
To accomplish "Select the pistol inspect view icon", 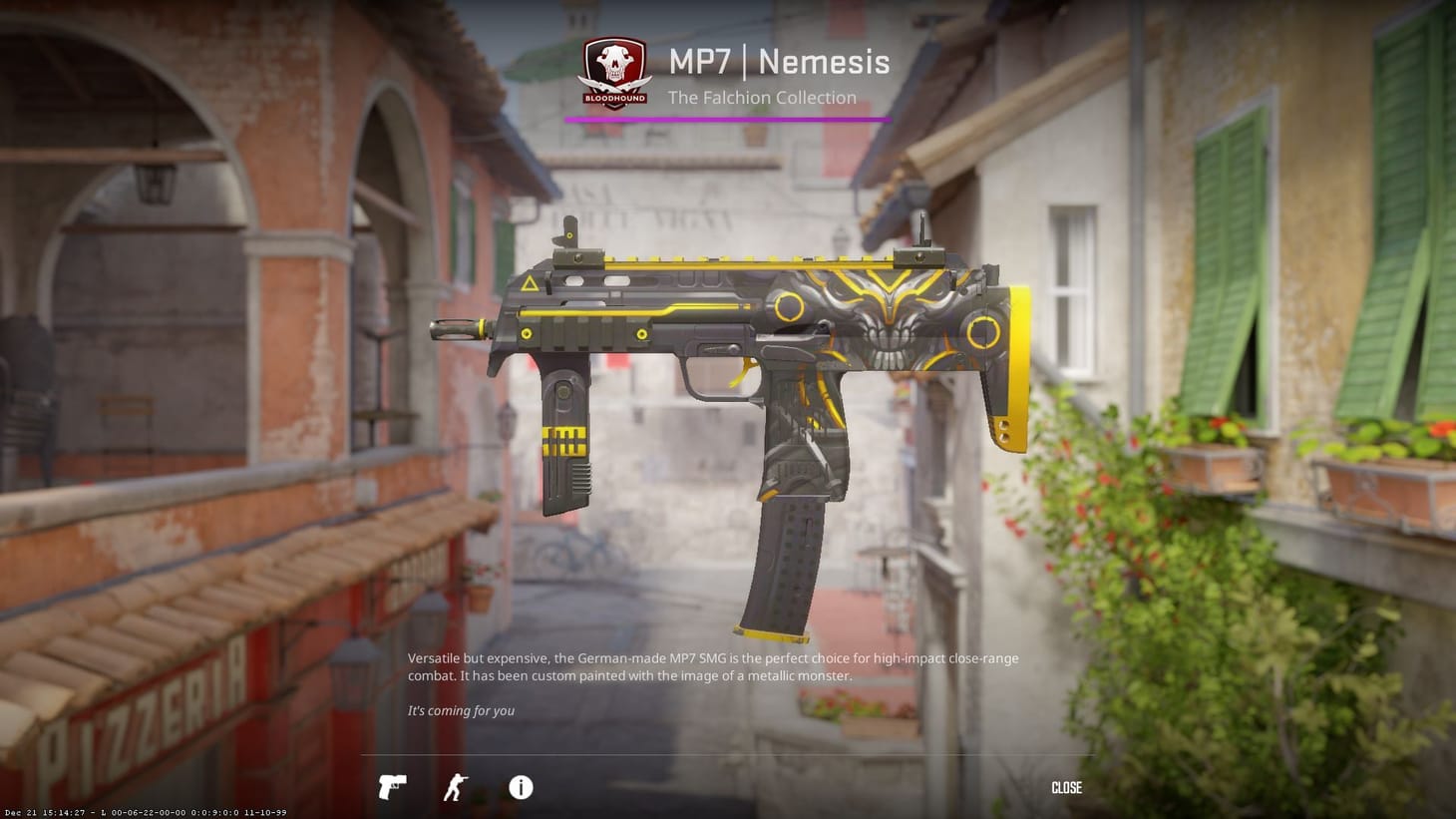I will [x=392, y=788].
